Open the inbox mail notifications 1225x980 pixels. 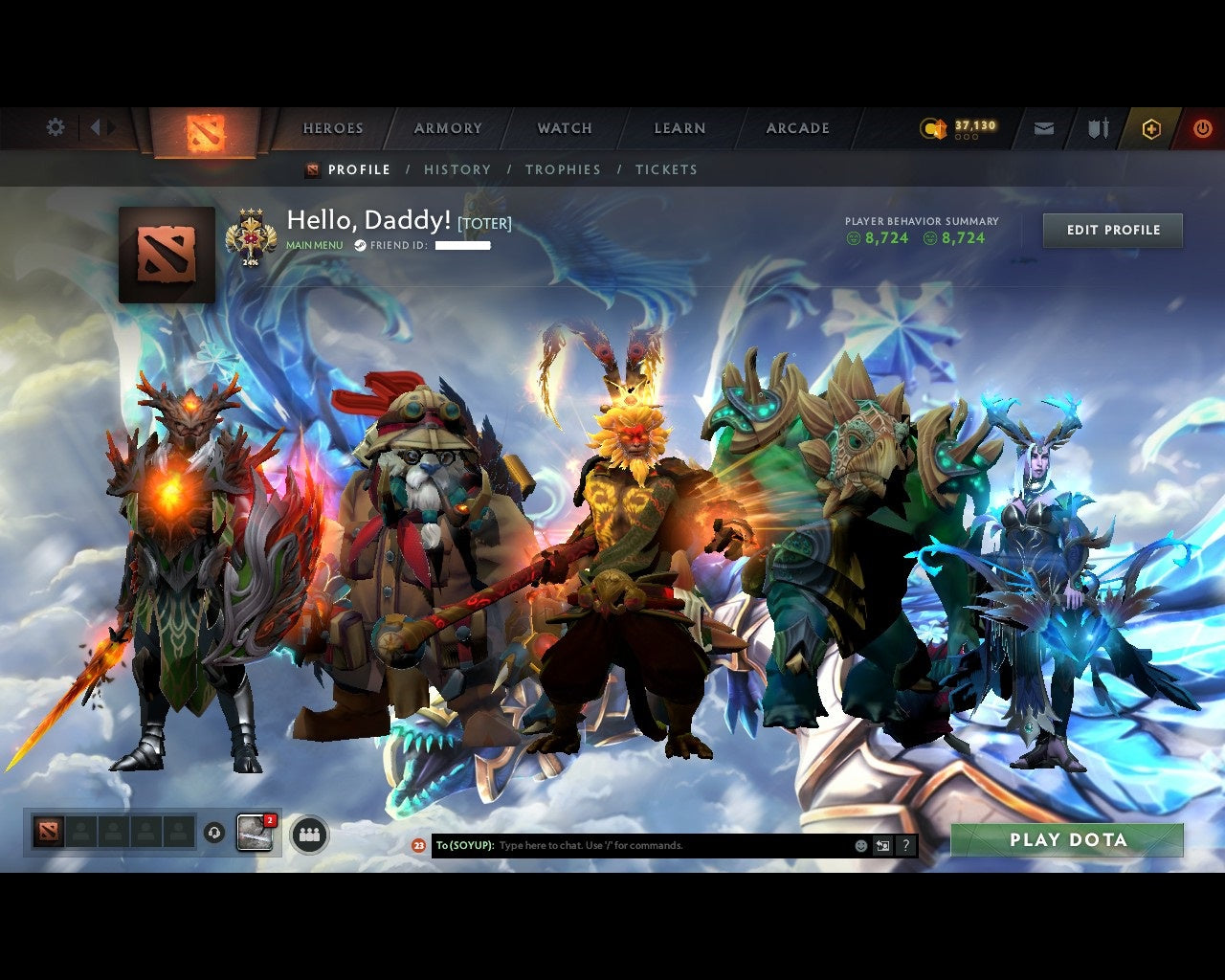point(1044,126)
